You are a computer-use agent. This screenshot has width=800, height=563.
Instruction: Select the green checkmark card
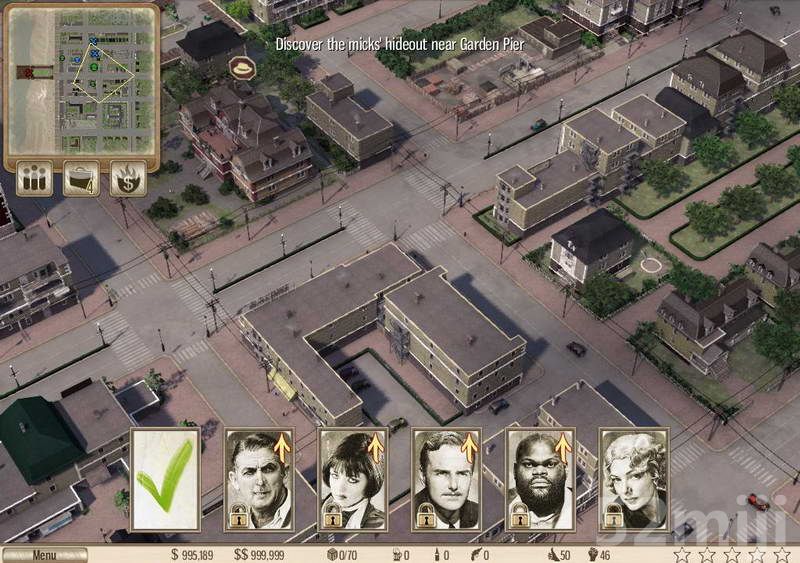(166, 479)
